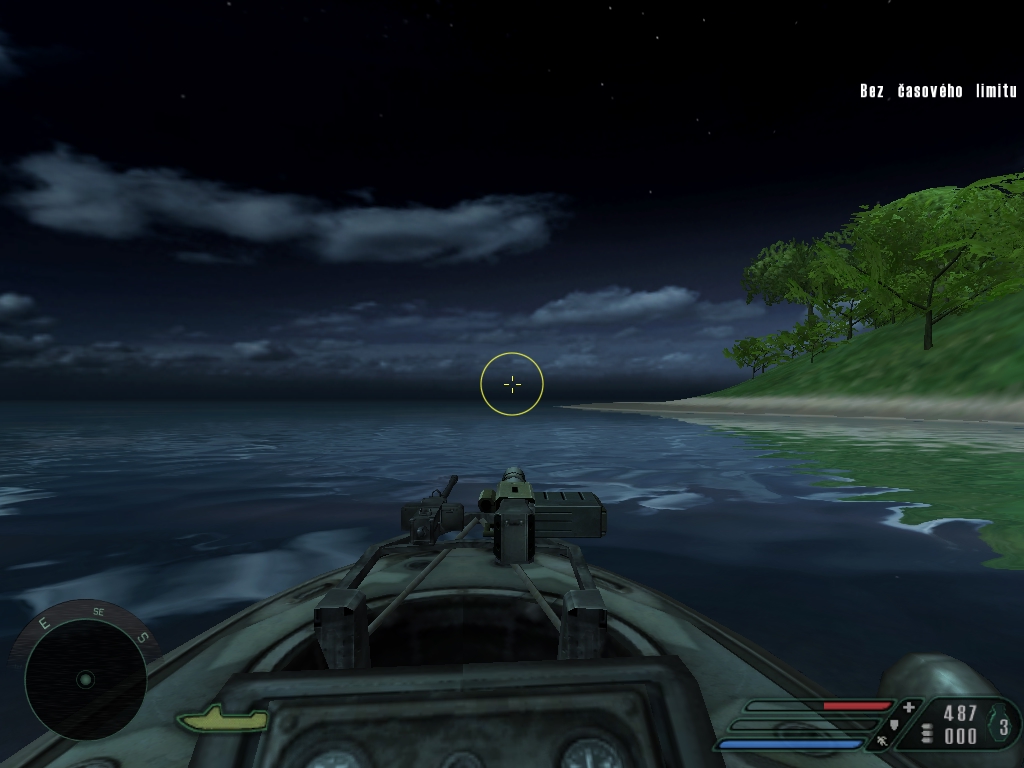Click the ammo magazine icon
The width and height of the screenshot is (1024, 768).
tap(927, 734)
